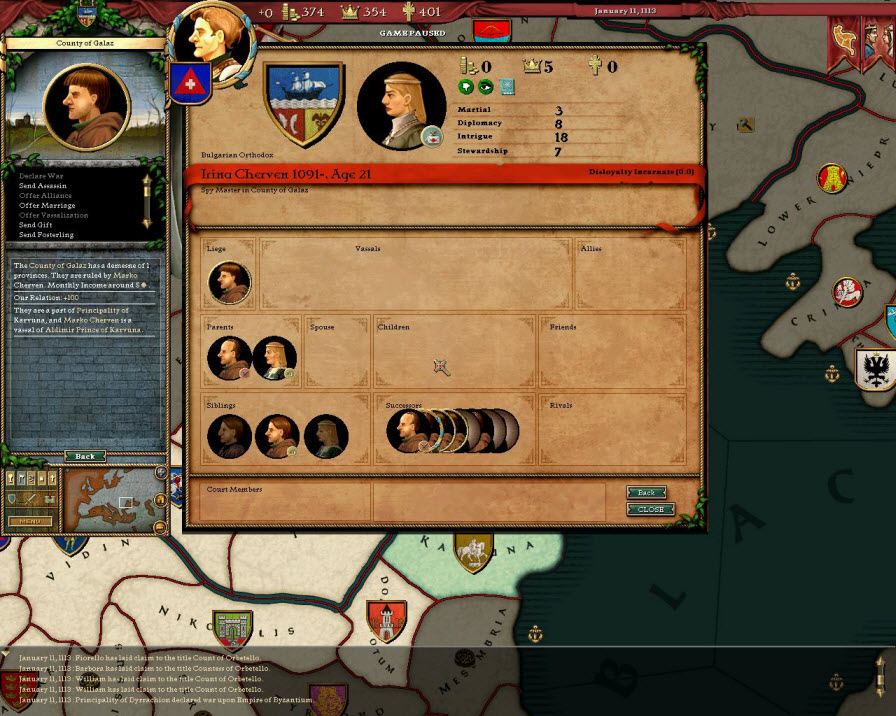View the blonde mother portrait under Parents
The height and width of the screenshot is (716, 896).
pyautogui.click(x=275, y=358)
